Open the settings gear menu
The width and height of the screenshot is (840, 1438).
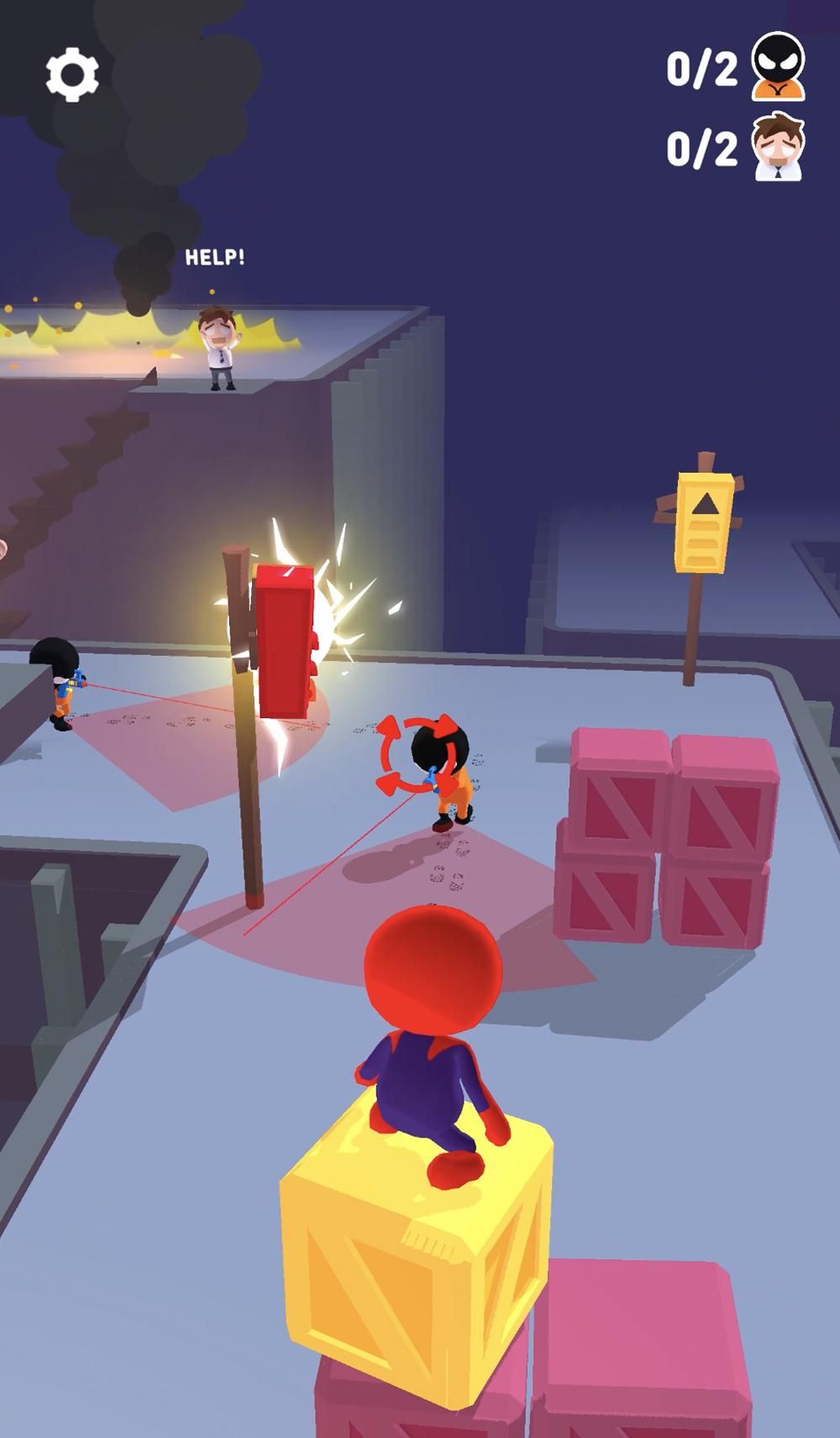72,75
